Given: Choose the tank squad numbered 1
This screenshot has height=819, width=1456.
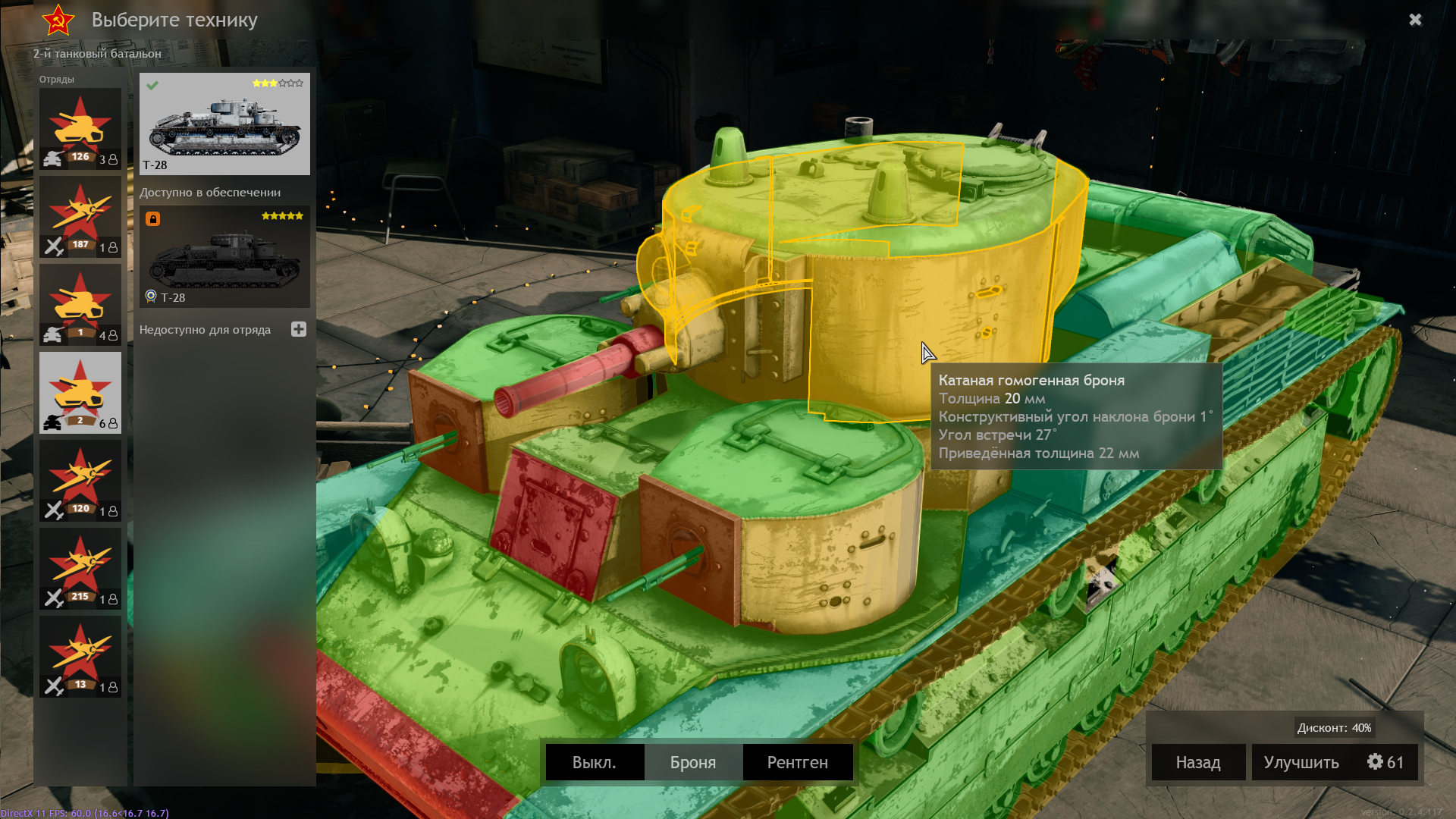Looking at the screenshot, I should (80, 305).
